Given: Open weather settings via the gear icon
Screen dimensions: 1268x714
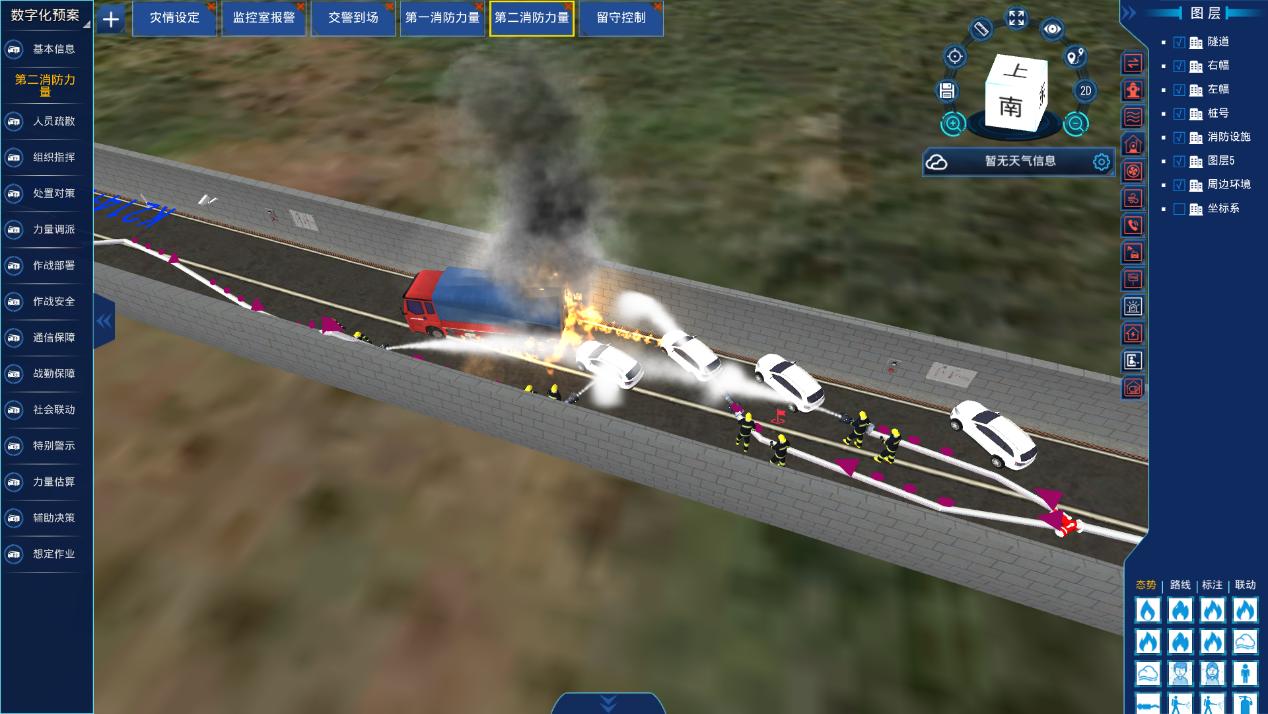Looking at the screenshot, I should [x=1101, y=161].
